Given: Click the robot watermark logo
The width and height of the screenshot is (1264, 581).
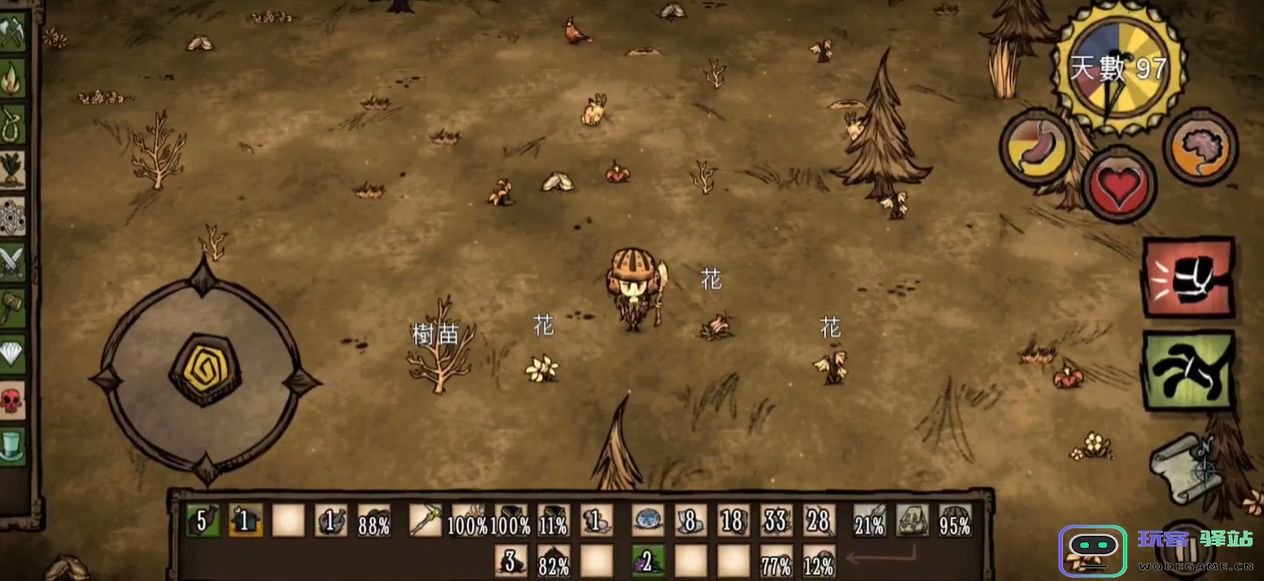Looking at the screenshot, I should tap(1093, 551).
